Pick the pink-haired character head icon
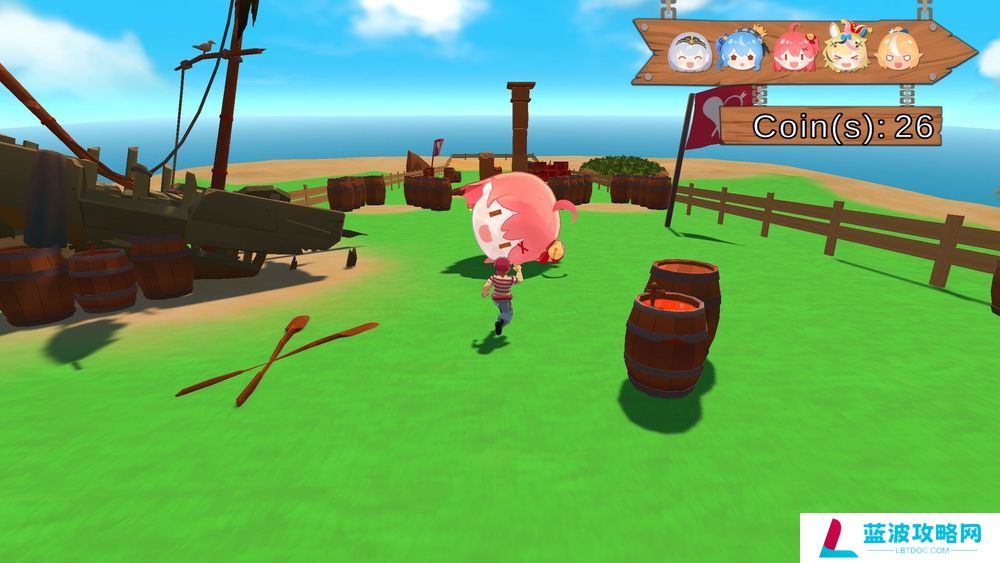 (x=794, y=51)
